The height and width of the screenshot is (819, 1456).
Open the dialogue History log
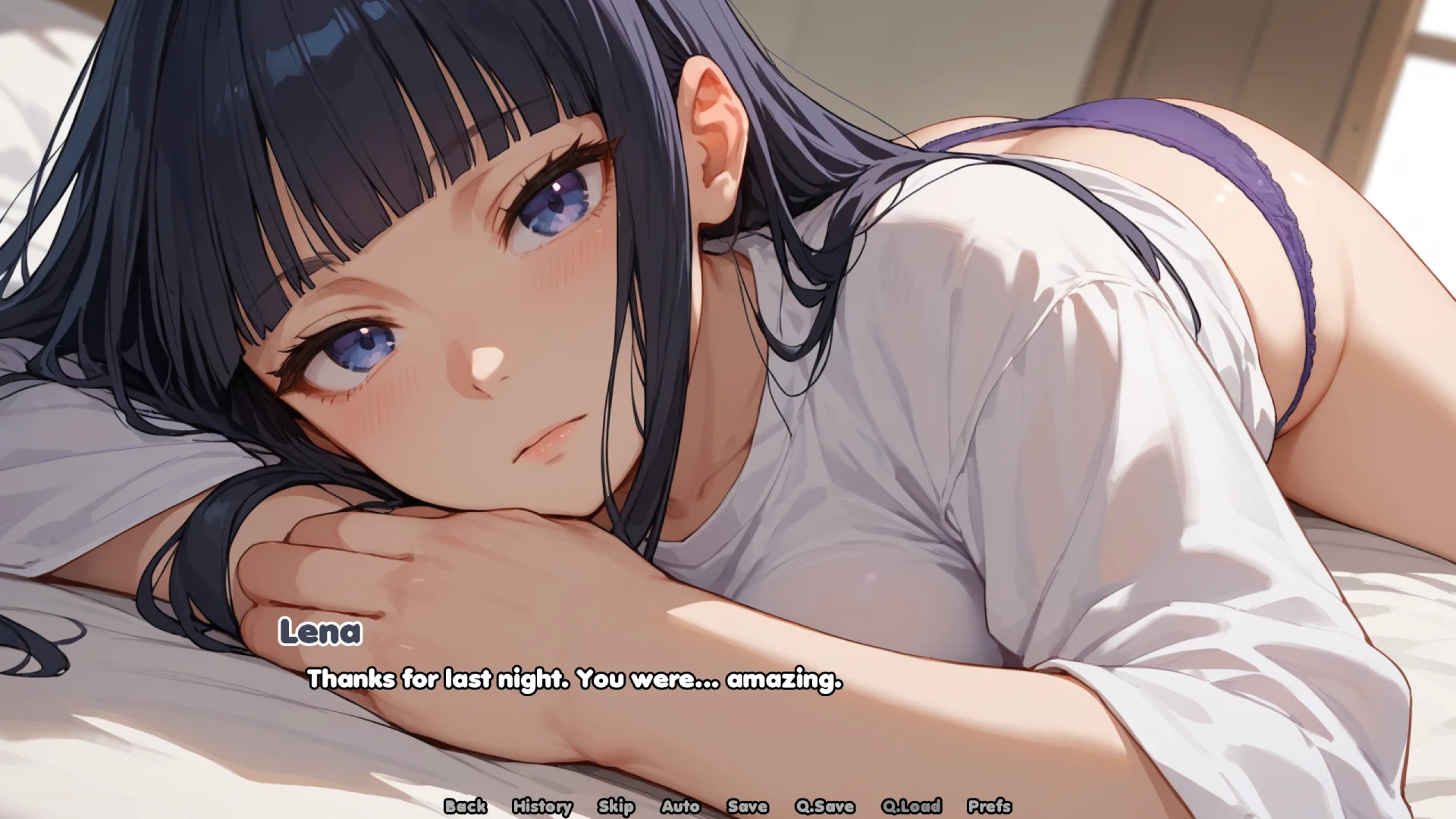[x=541, y=806]
